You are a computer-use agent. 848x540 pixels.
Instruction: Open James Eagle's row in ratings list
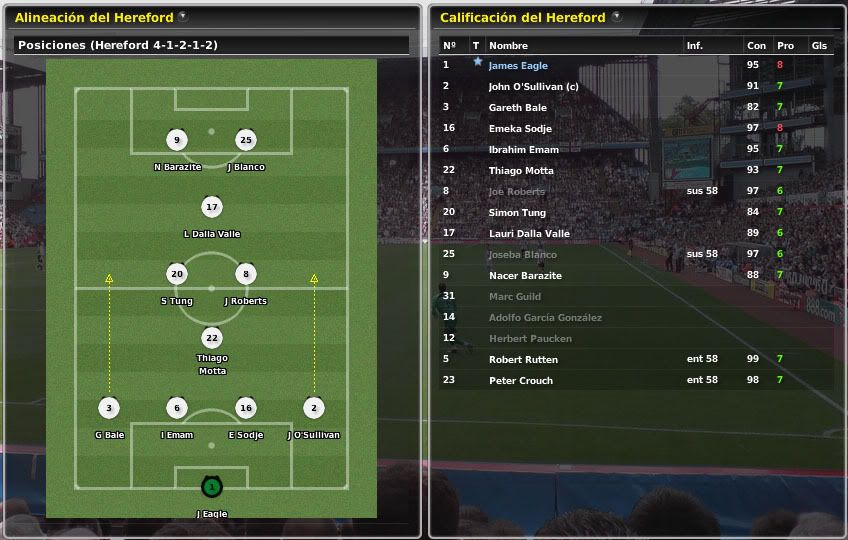click(x=518, y=65)
